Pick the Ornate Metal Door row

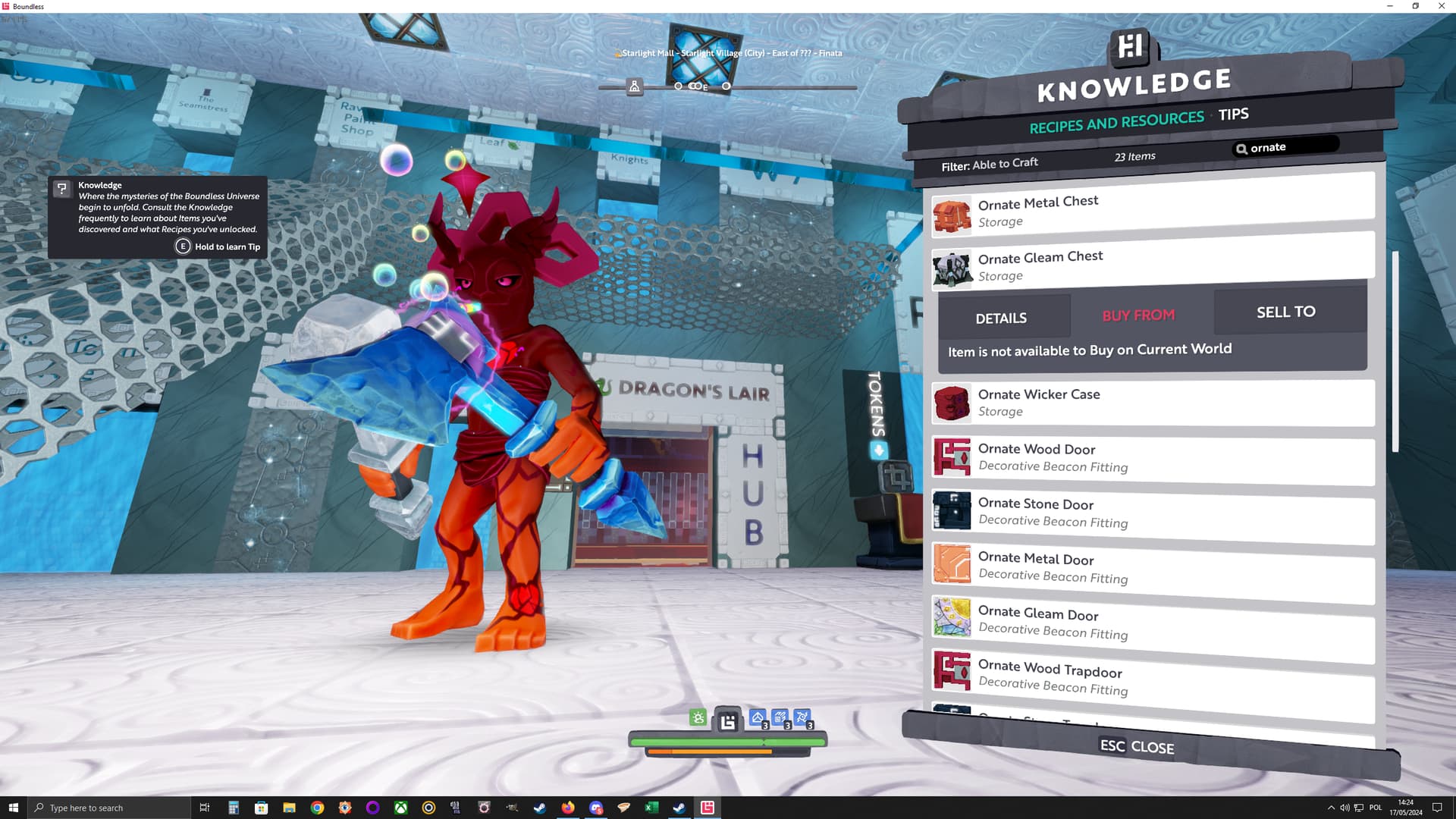(x=1153, y=567)
